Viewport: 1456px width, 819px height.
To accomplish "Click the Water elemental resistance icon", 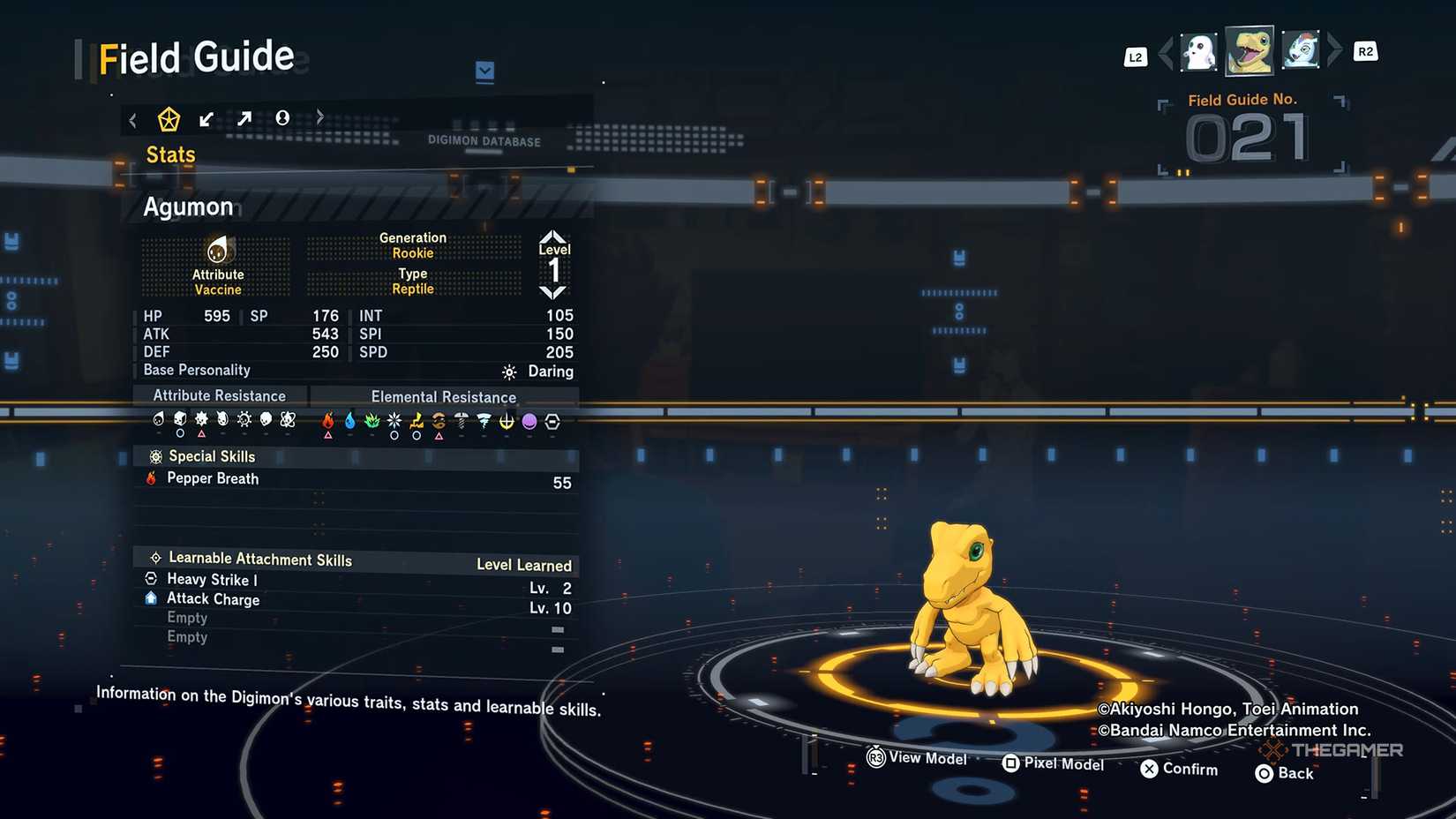I will pos(349,422).
